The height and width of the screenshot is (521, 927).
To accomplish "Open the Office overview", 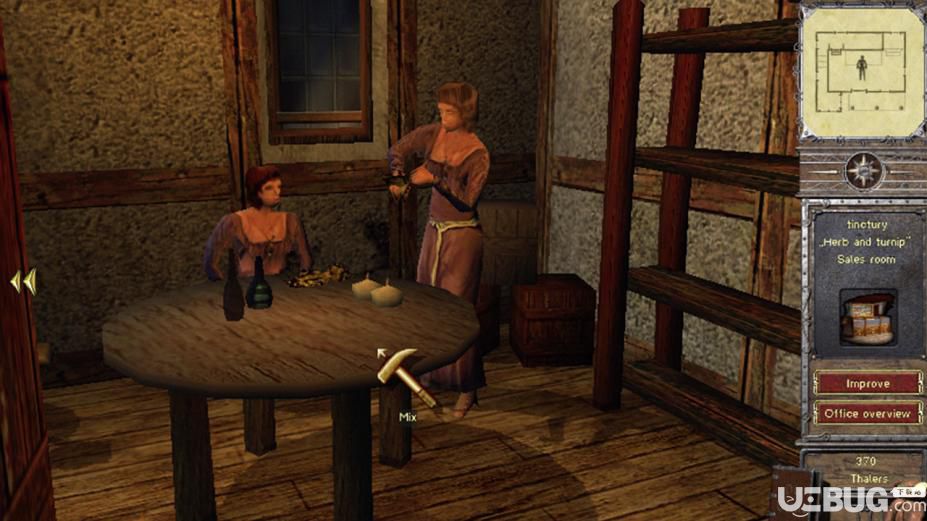I will click(867, 413).
